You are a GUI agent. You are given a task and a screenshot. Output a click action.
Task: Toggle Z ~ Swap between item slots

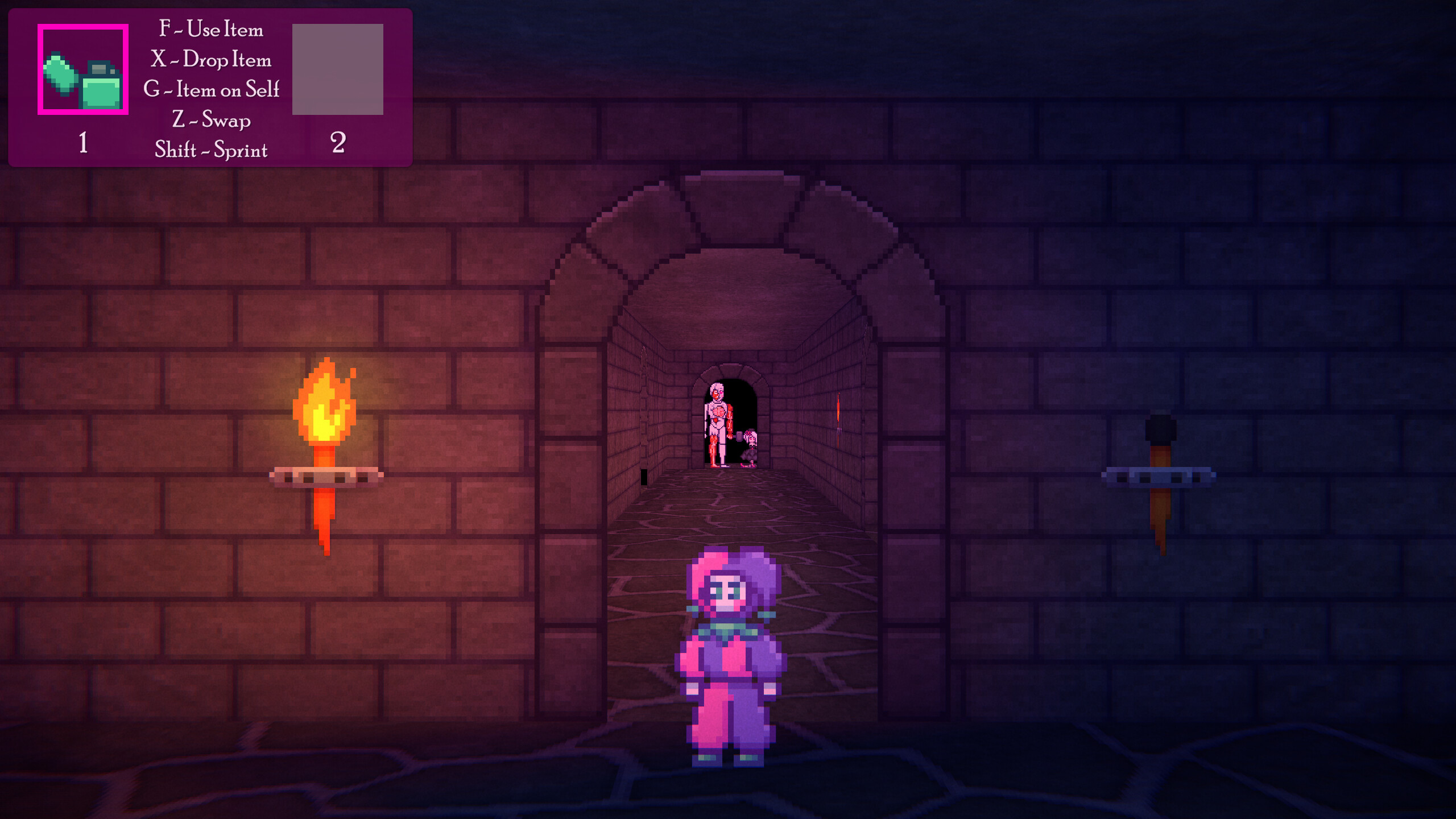coord(213,121)
